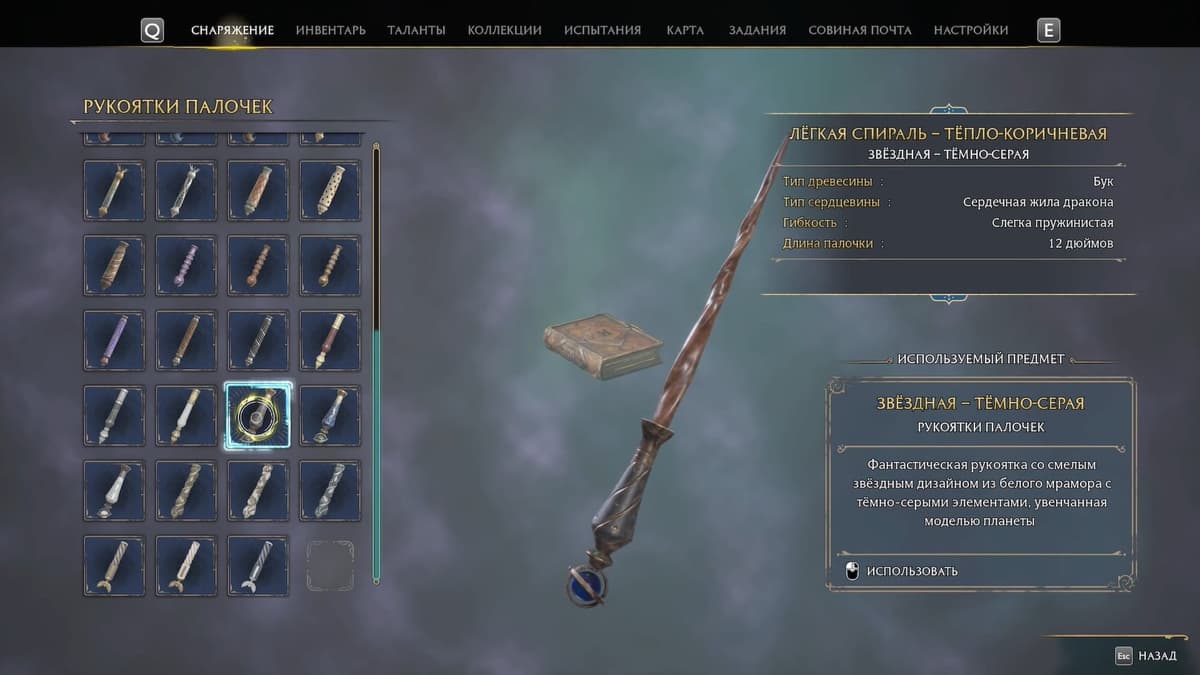Go back with the Назад button
Viewport: 1200px width, 675px height.
pyautogui.click(x=1146, y=656)
